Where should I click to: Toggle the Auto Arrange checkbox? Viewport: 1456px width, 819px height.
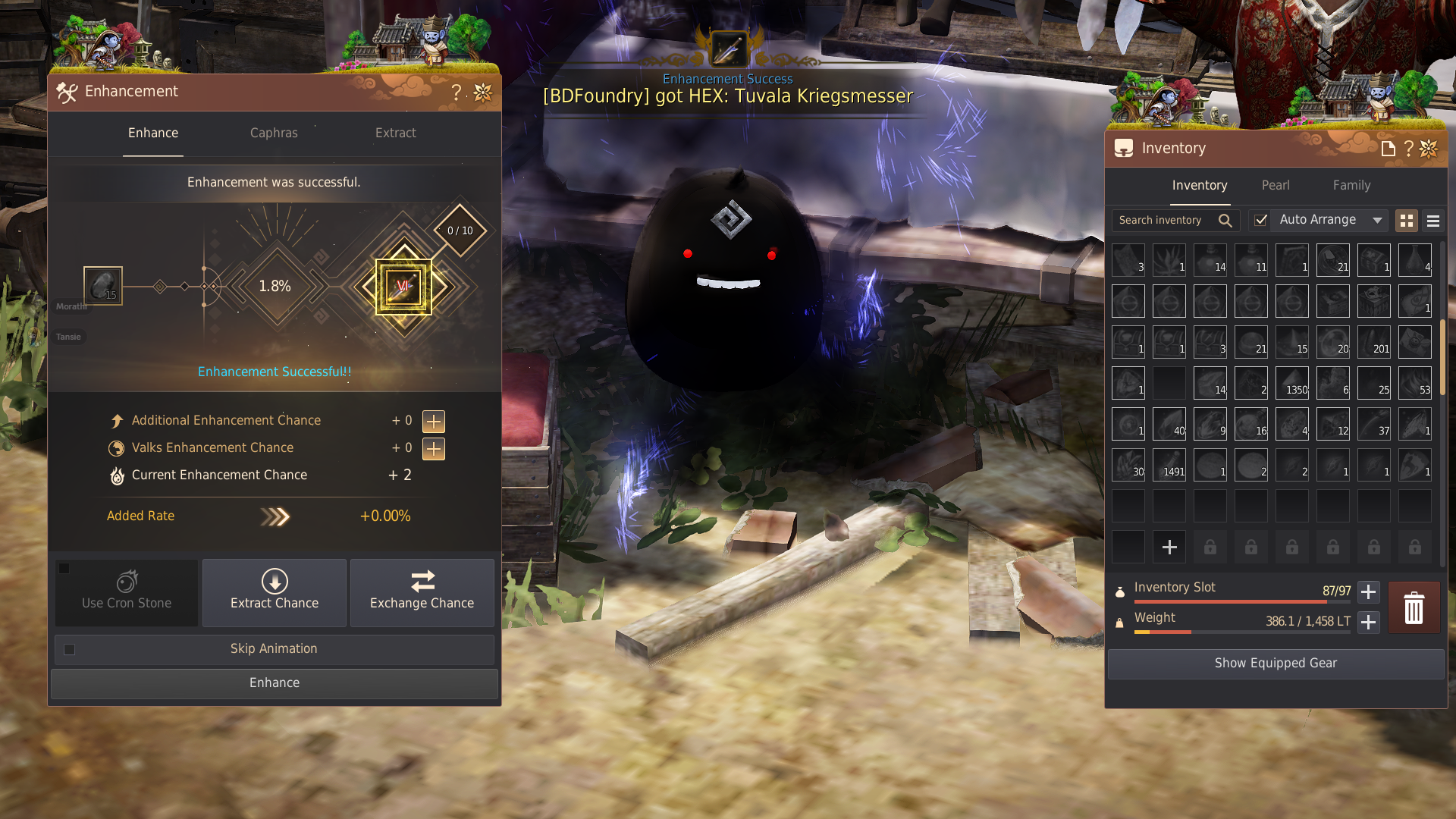(x=1260, y=220)
